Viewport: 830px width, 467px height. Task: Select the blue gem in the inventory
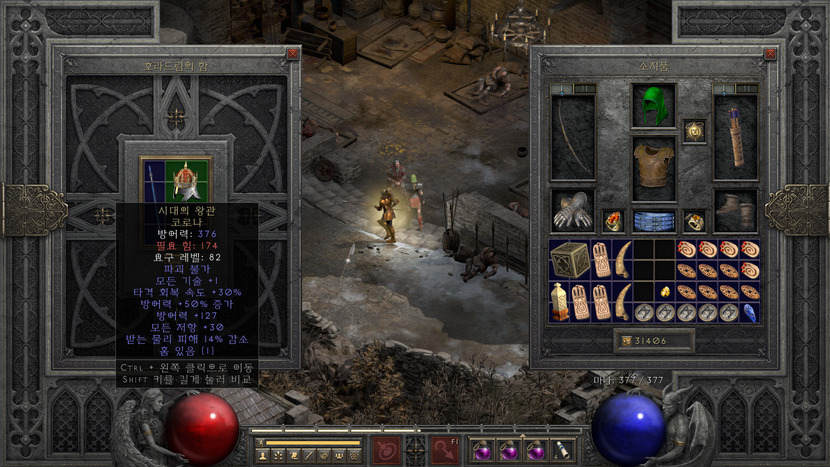(750, 311)
